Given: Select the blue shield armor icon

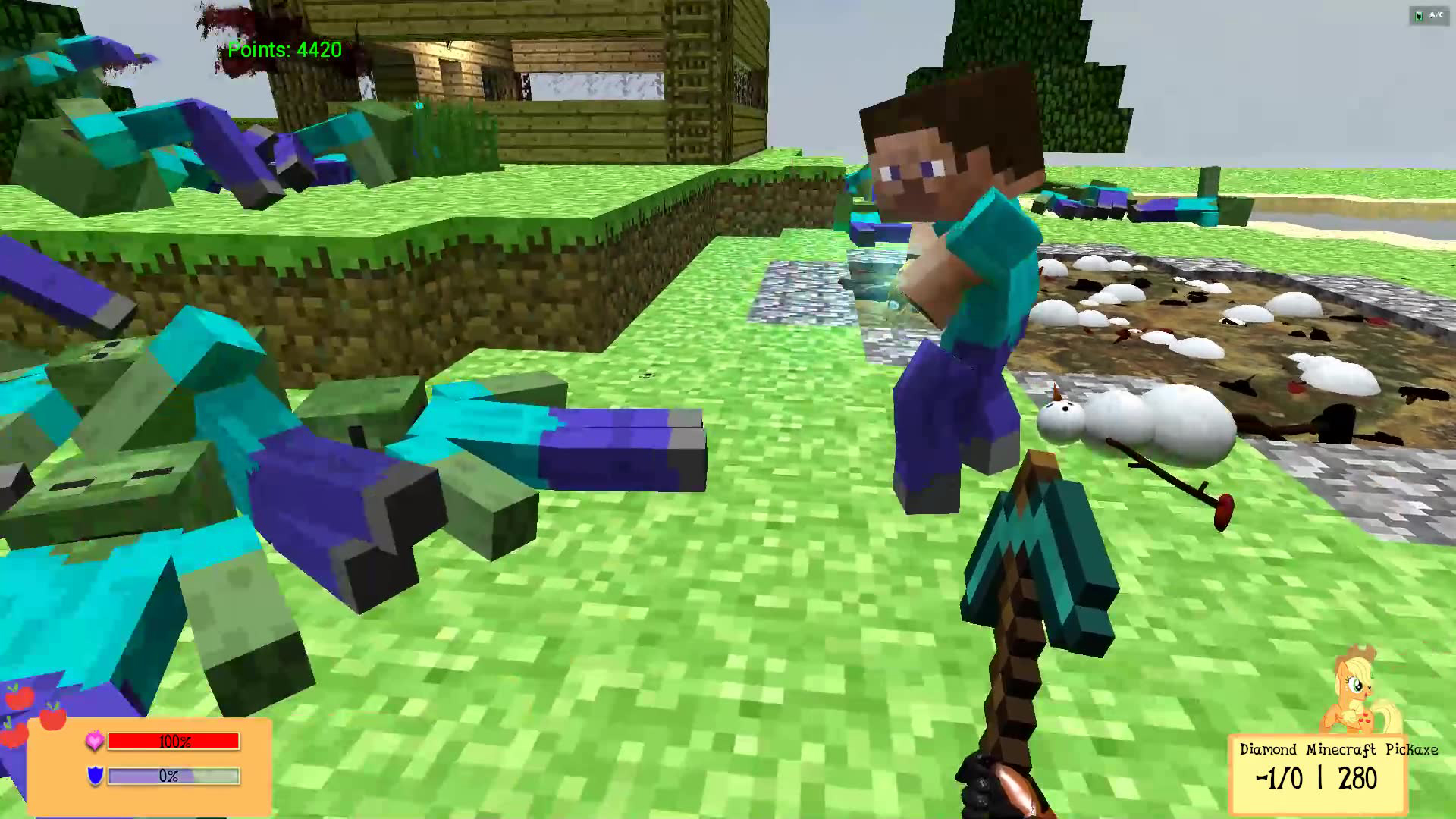Looking at the screenshot, I should coord(95,777).
